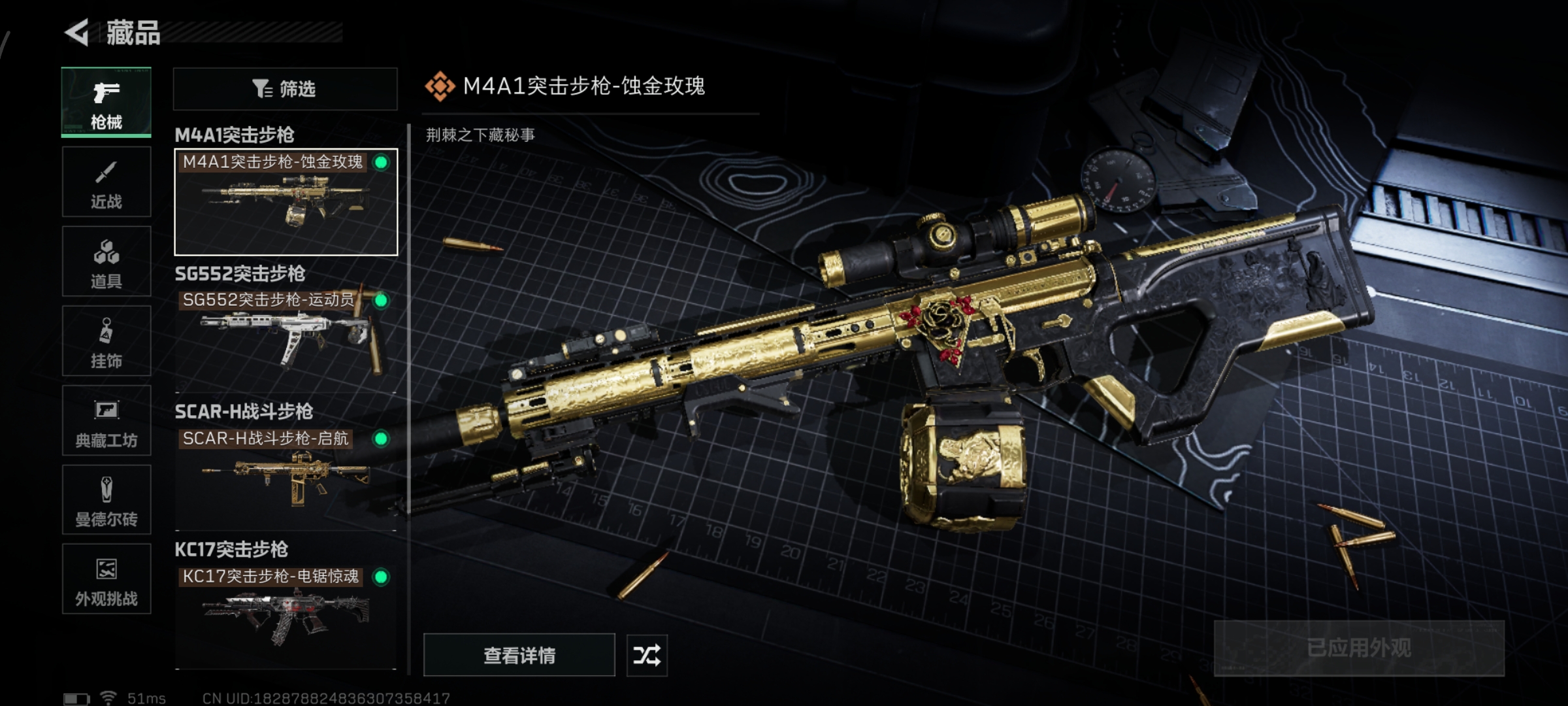Open the 近战 melee category

pyautogui.click(x=106, y=182)
